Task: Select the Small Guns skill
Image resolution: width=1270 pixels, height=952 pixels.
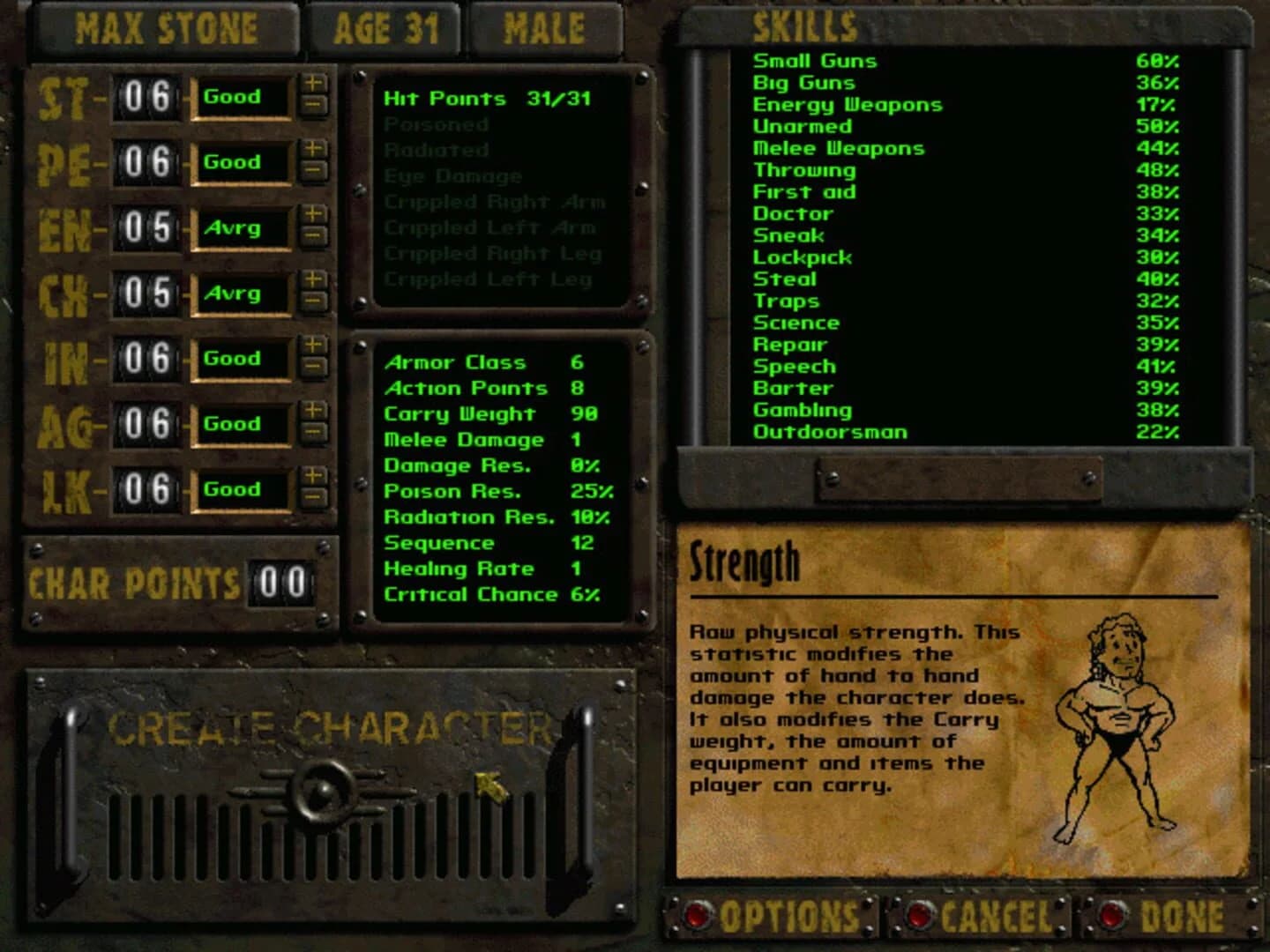Action: pos(814,61)
